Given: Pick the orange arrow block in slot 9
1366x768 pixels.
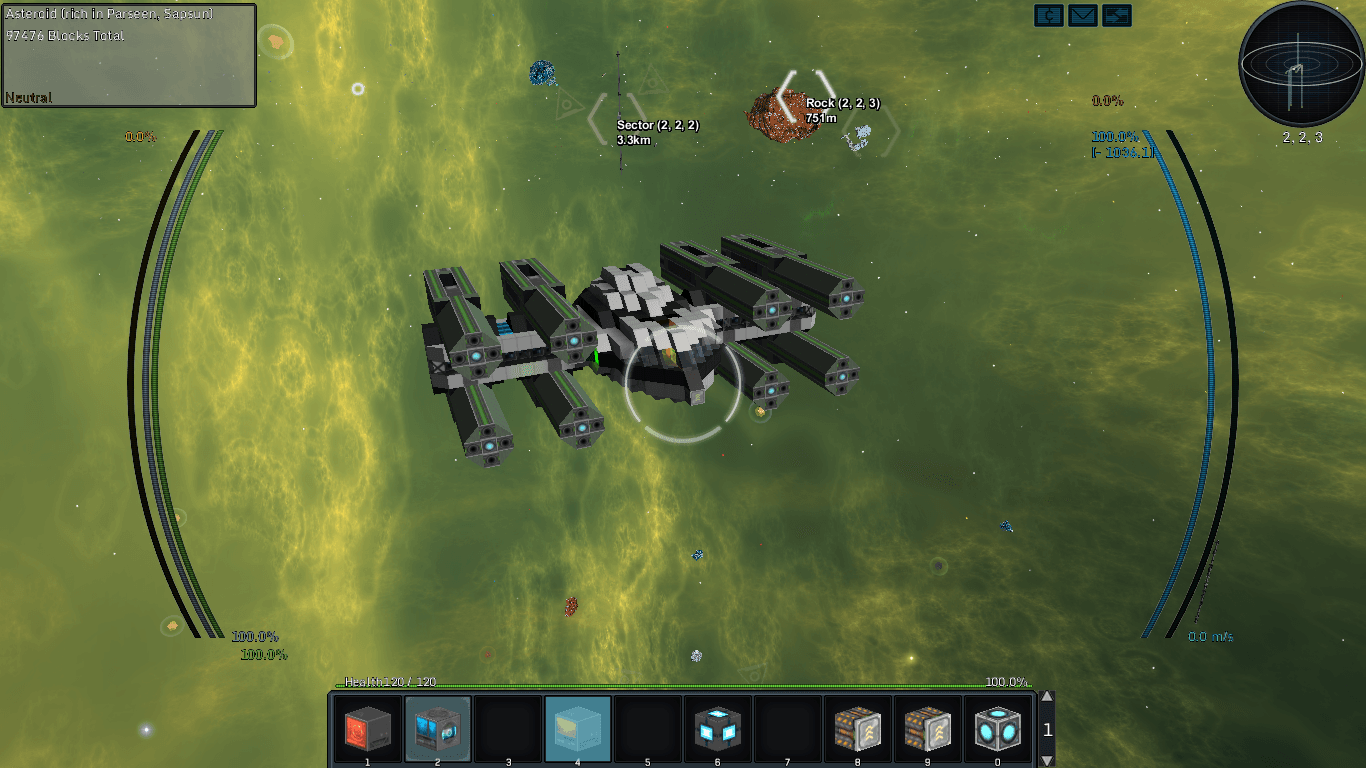Looking at the screenshot, I should [x=927, y=727].
